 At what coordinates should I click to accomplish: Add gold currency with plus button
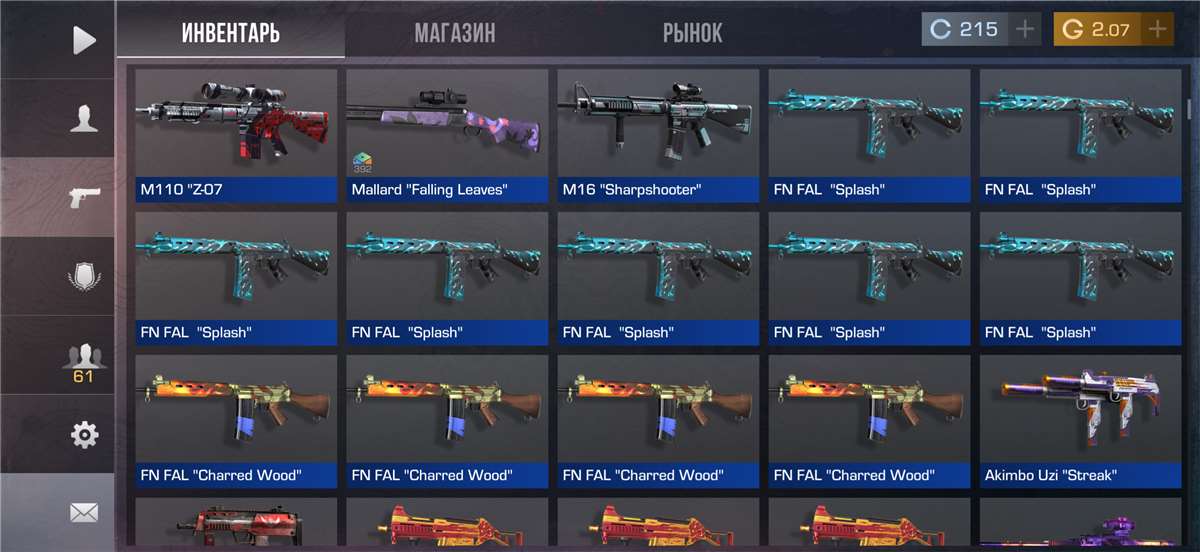pyautogui.click(x=1158, y=30)
